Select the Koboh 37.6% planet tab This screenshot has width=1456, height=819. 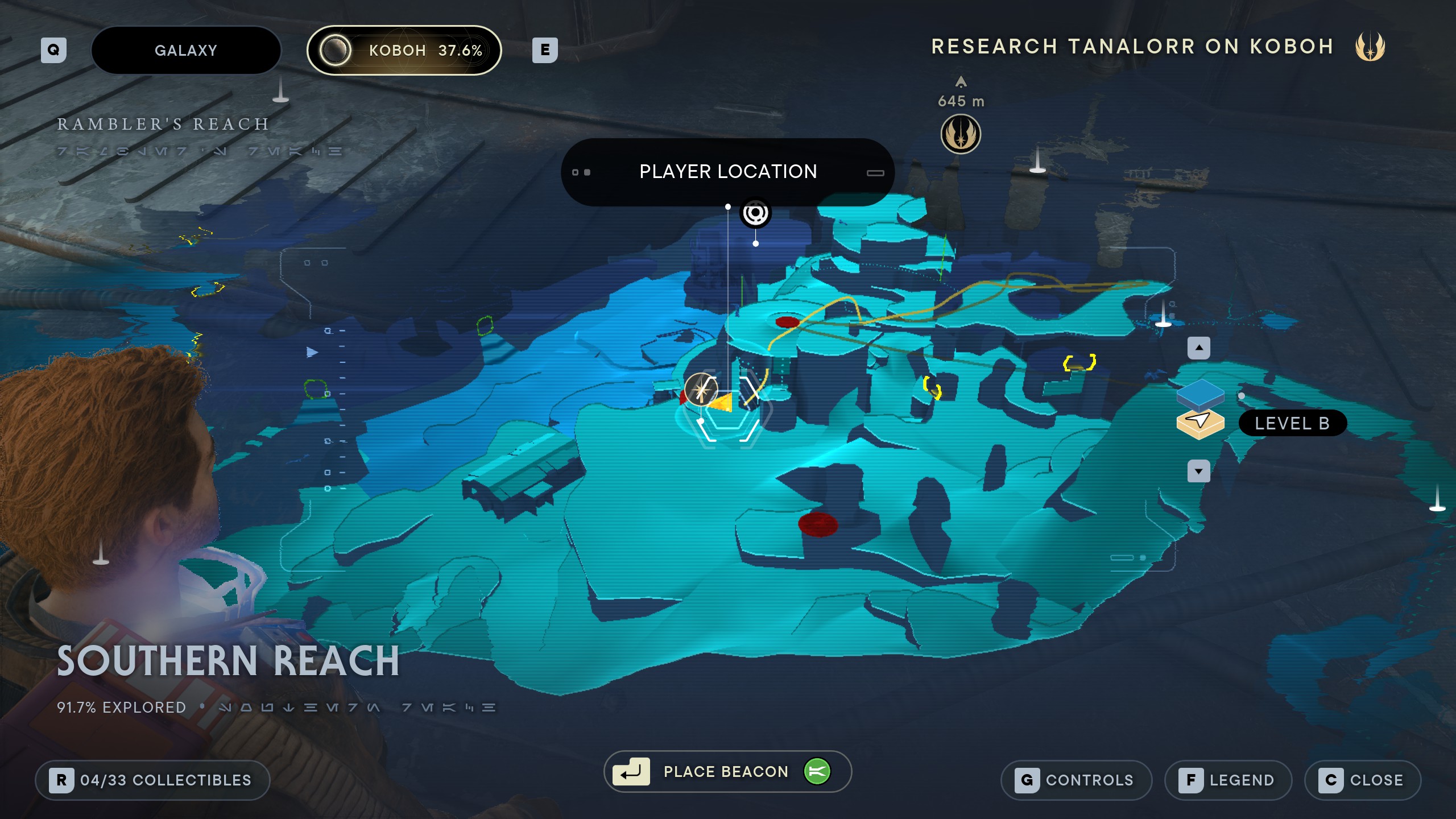pyautogui.click(x=404, y=51)
